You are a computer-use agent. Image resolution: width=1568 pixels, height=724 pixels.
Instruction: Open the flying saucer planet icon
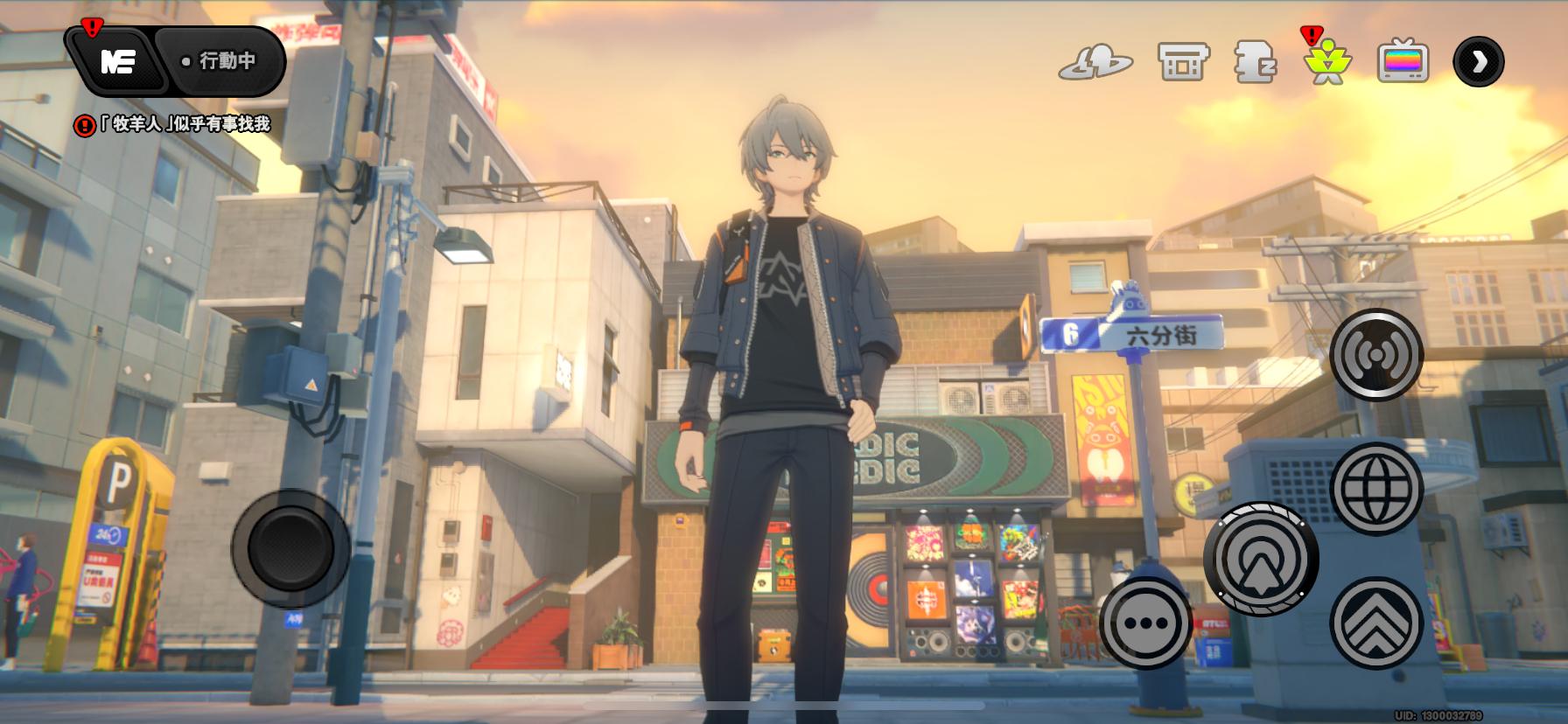click(x=1095, y=62)
